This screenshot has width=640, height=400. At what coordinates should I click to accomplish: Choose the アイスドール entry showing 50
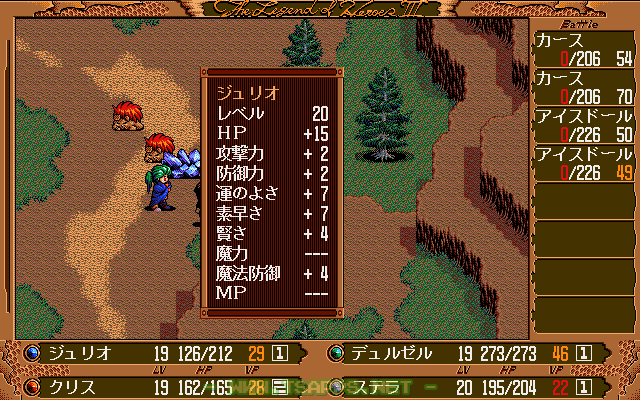[584, 124]
